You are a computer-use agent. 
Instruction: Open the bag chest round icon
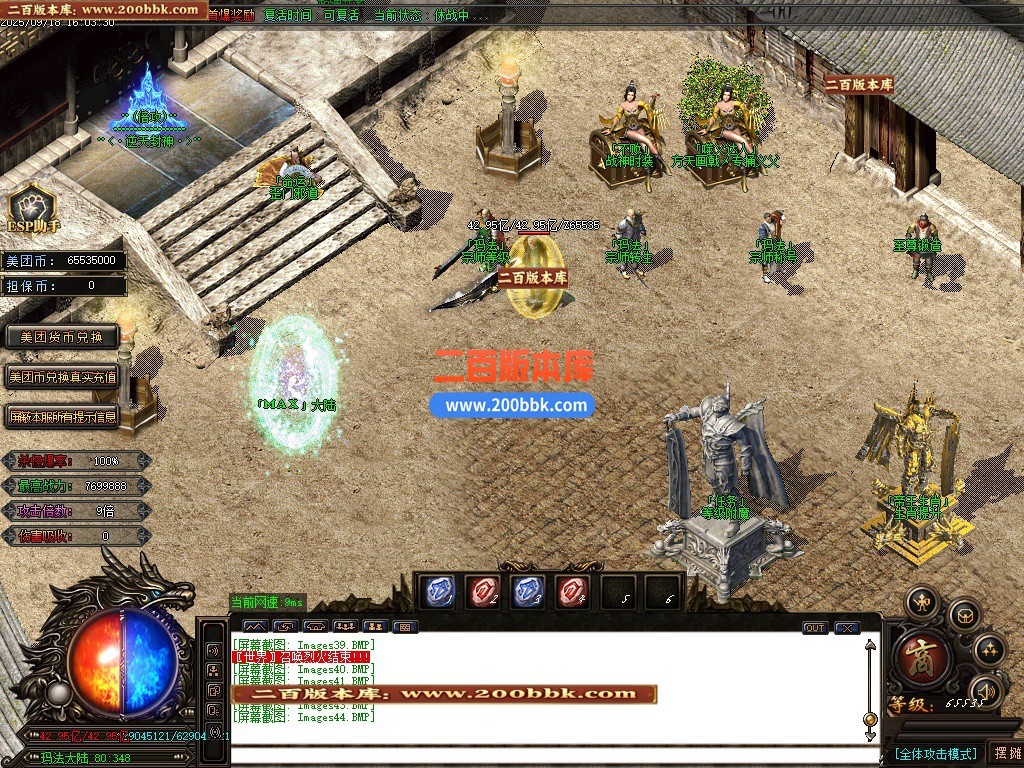point(964,615)
